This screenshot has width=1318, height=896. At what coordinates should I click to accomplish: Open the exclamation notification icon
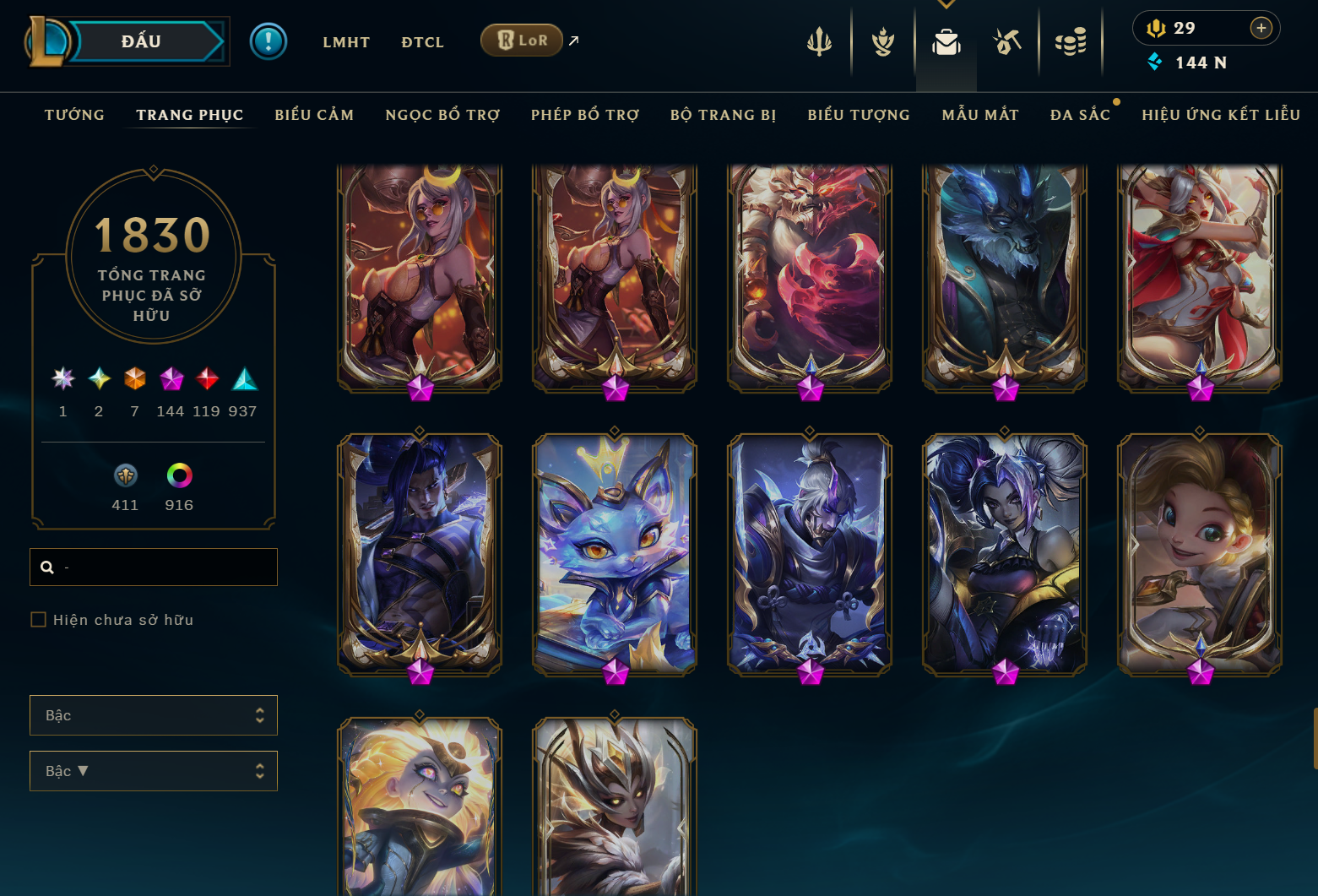tap(268, 41)
